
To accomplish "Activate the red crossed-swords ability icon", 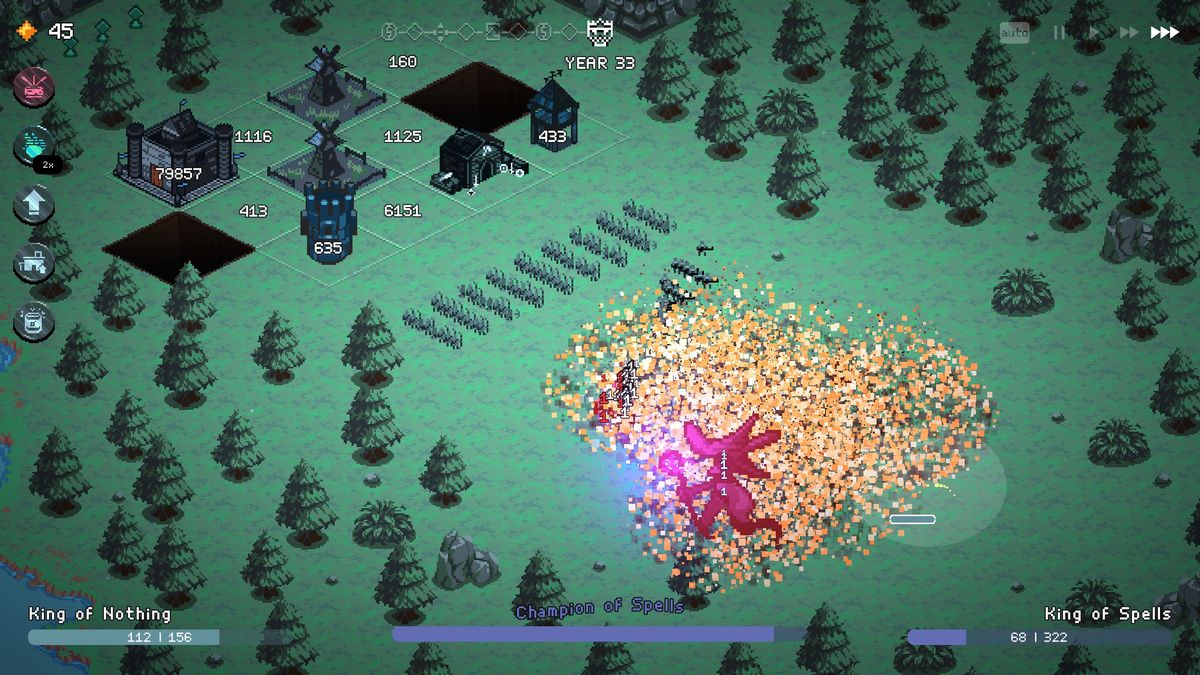I will click(34, 87).
